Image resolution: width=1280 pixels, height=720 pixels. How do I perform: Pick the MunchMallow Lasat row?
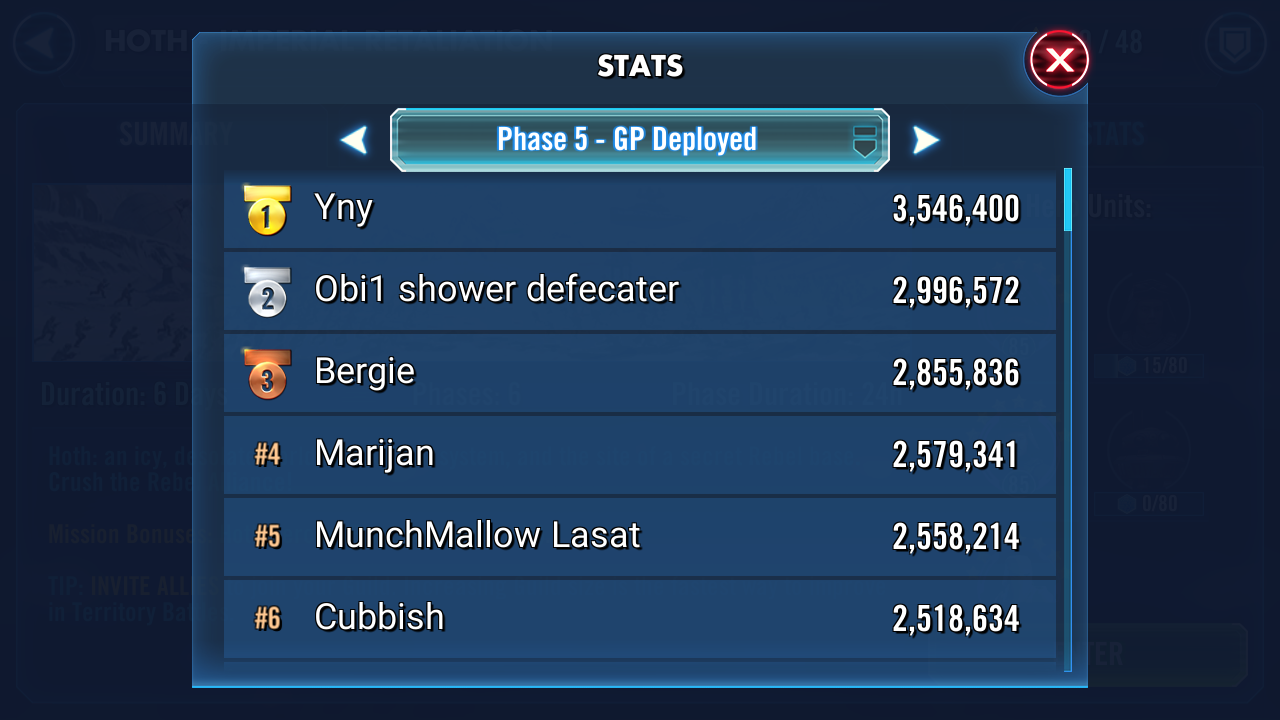[639, 537]
